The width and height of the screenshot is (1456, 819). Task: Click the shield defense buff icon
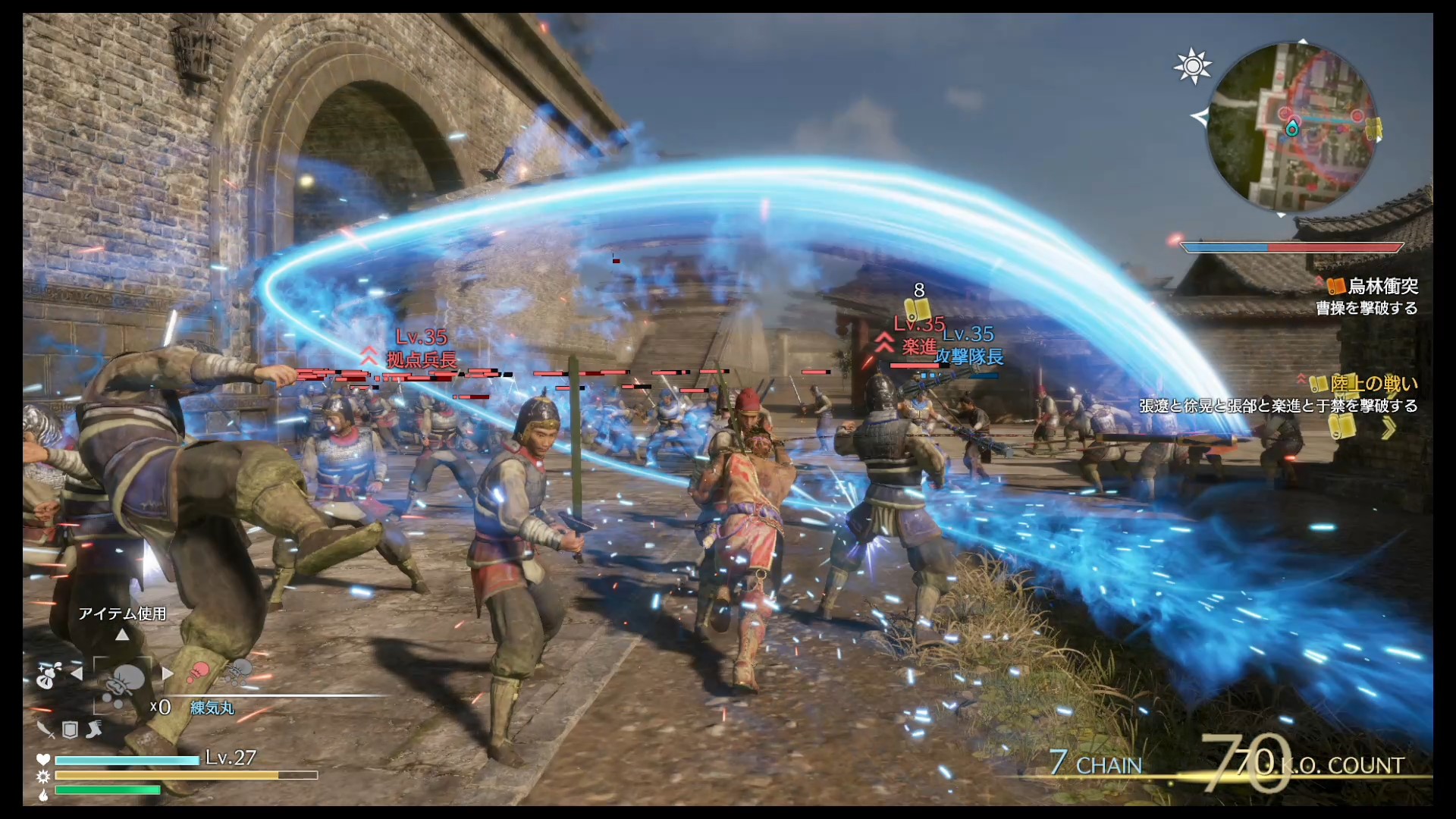point(70,730)
